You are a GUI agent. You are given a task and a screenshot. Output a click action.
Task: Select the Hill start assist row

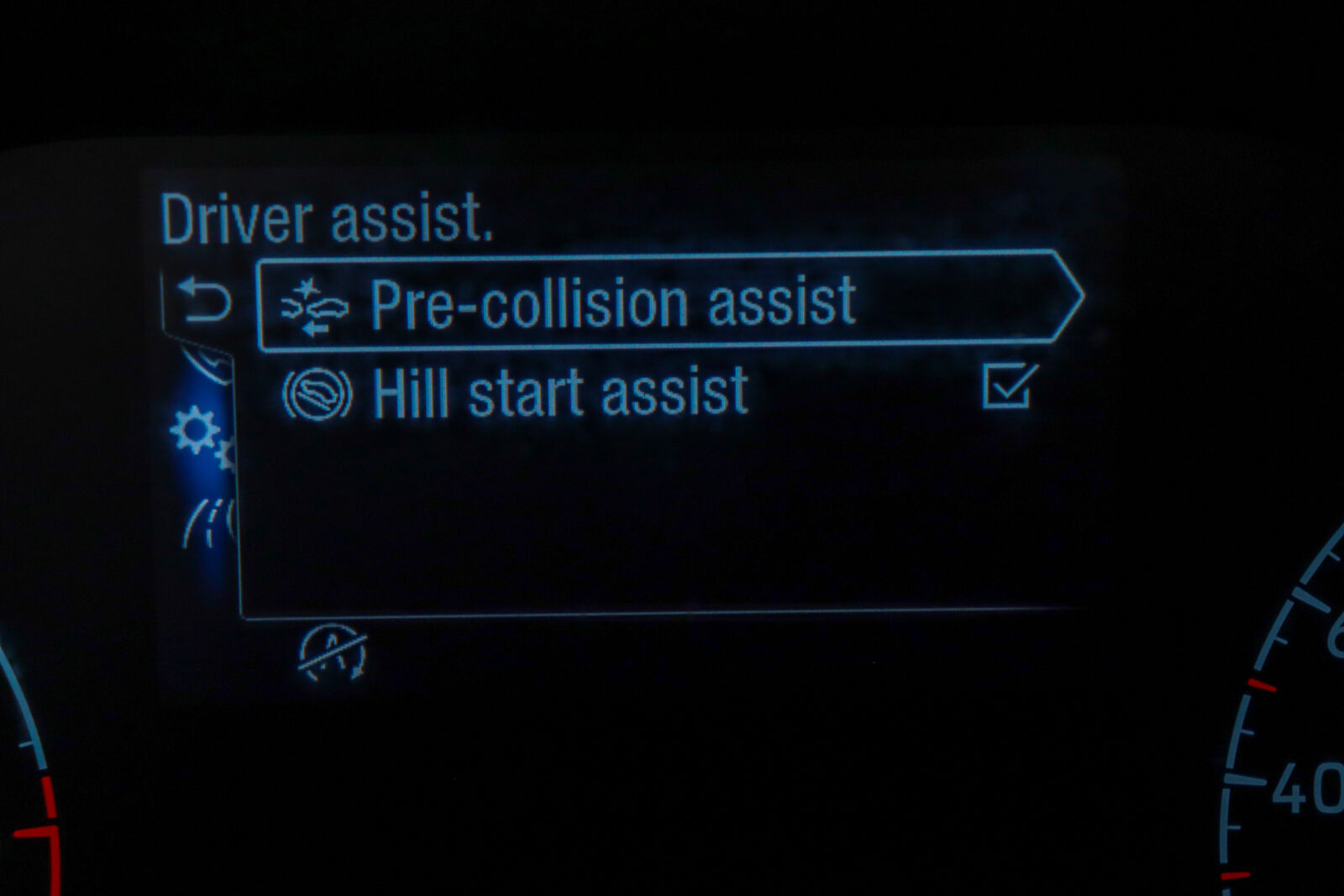point(560,393)
